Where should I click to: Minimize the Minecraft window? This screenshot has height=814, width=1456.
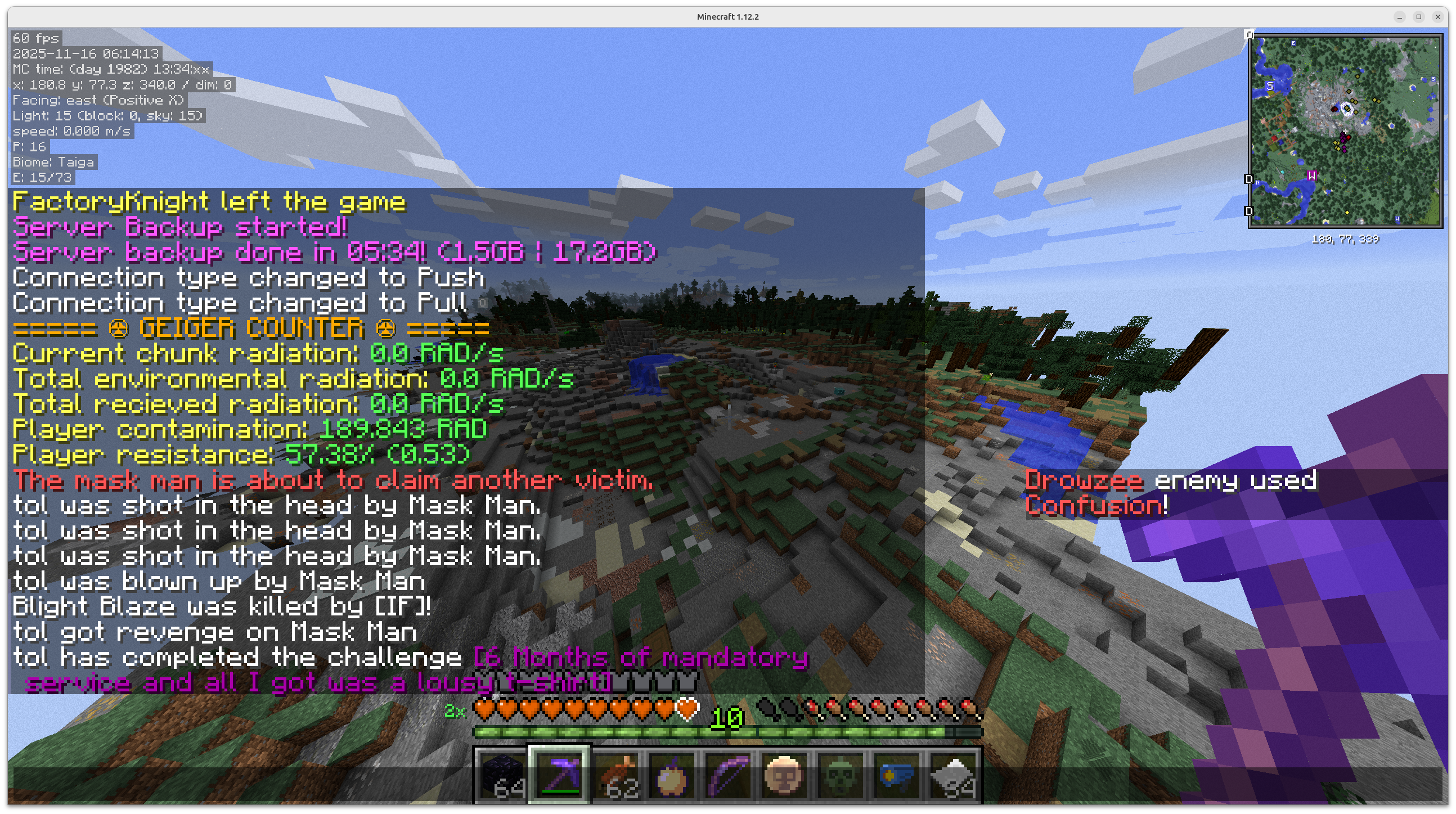(1400, 17)
